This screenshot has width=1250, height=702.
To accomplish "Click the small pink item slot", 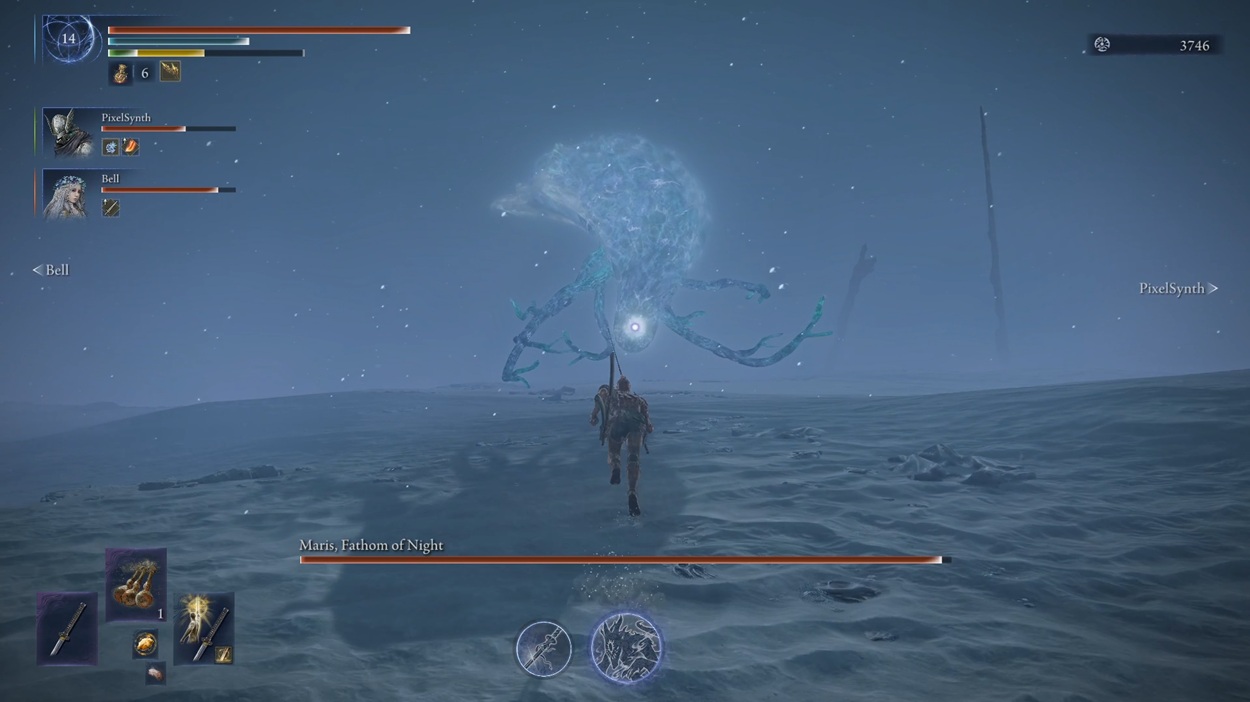I will [x=155, y=673].
